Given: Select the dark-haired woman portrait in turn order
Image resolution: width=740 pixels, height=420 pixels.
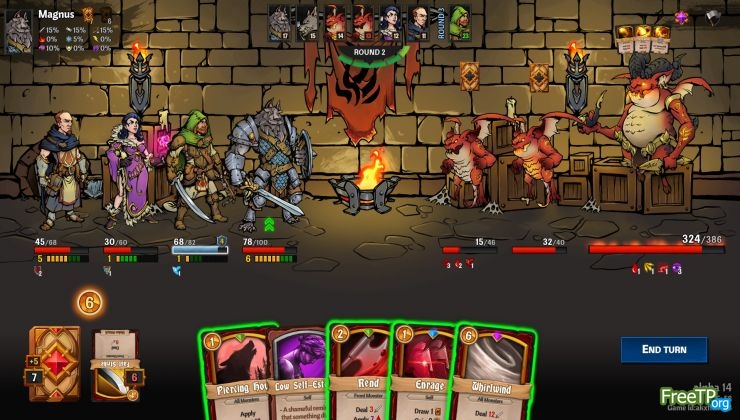Looking at the screenshot, I should (391, 22).
